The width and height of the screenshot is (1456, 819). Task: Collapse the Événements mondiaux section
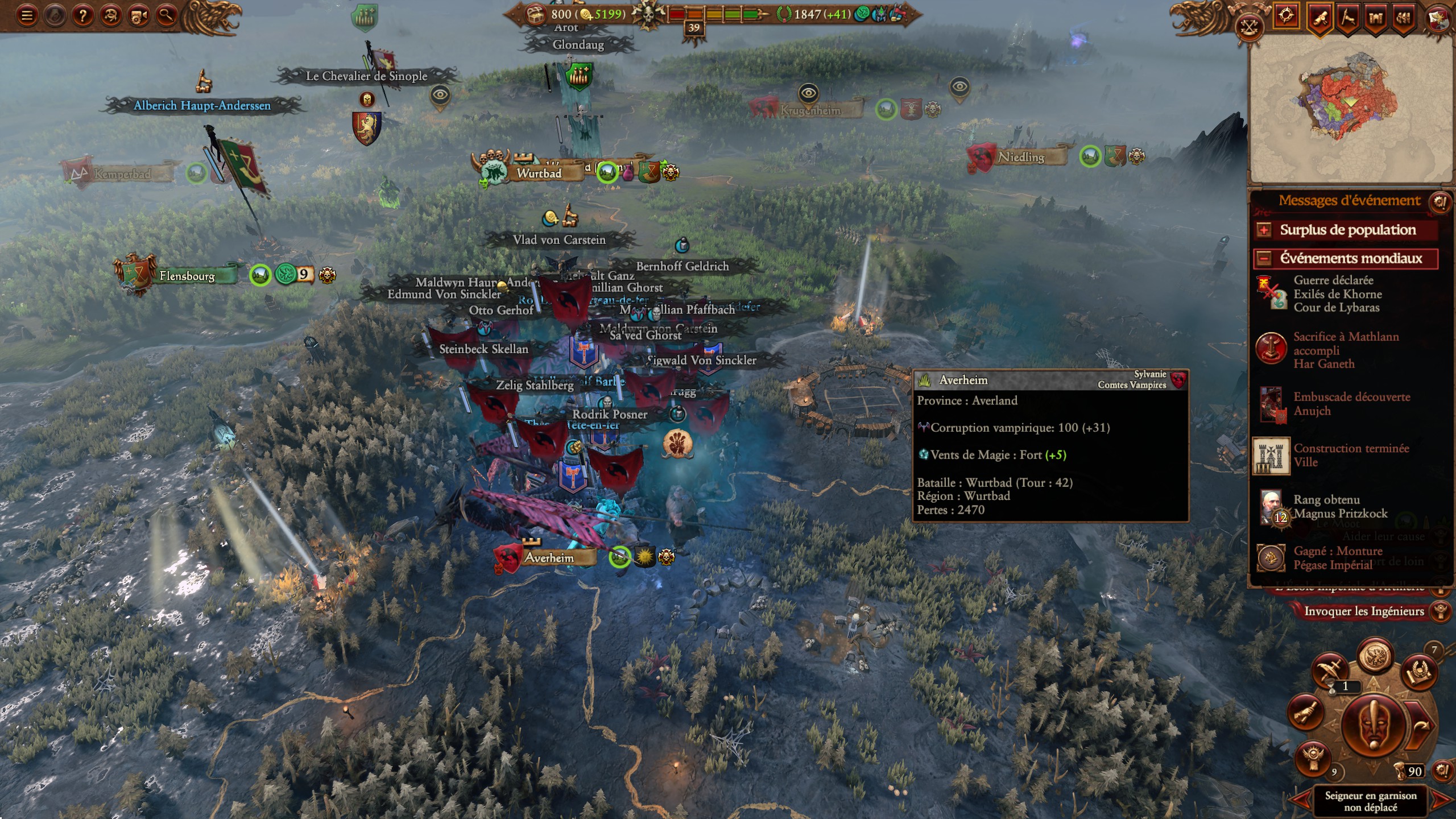tap(1264, 259)
